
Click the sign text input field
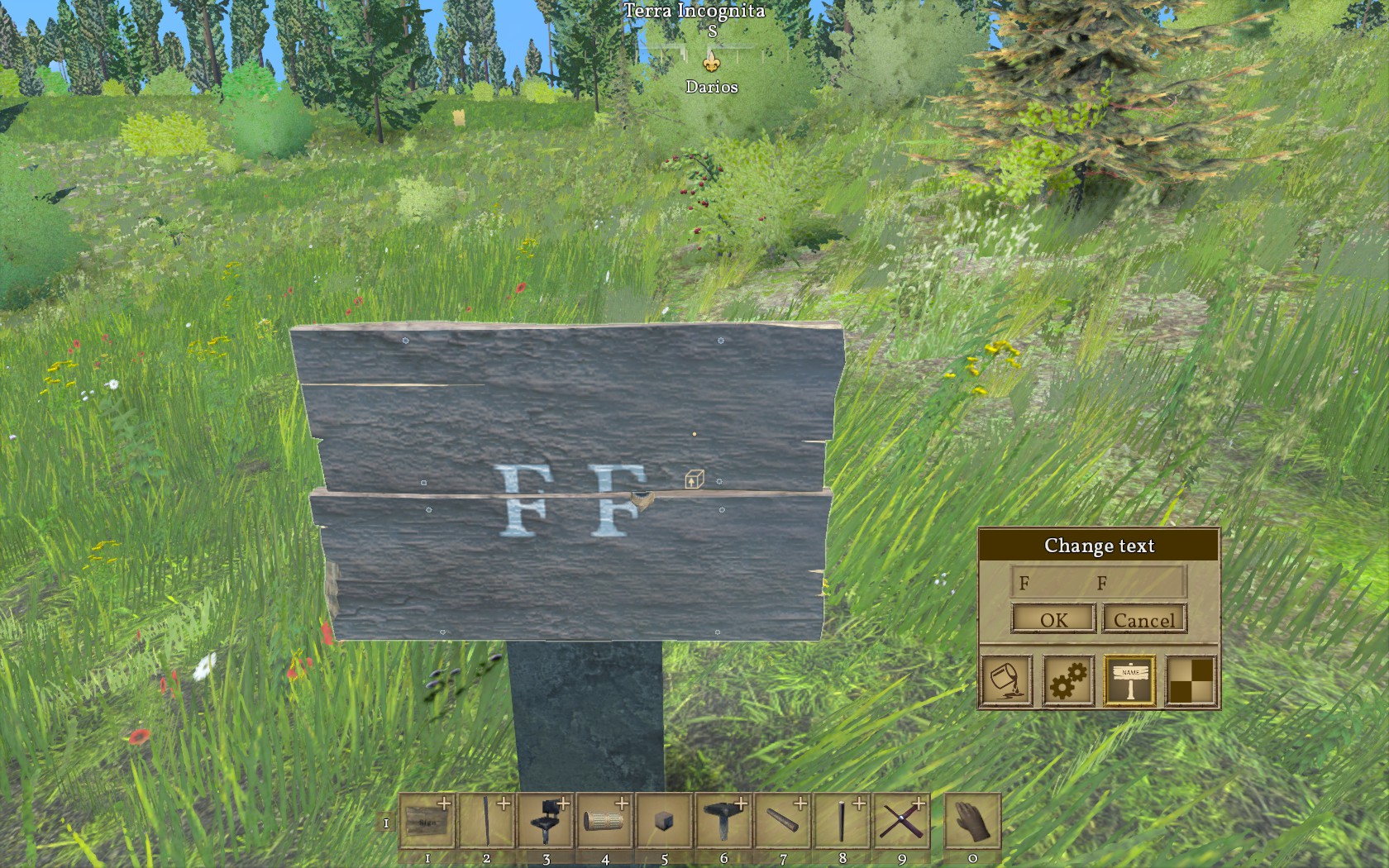pyautogui.click(x=1098, y=582)
